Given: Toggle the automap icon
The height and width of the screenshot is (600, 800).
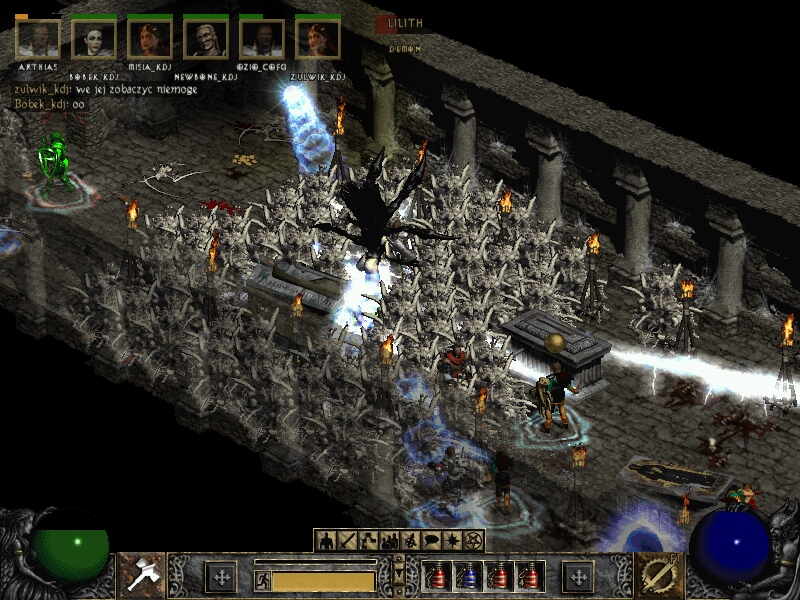Looking at the screenshot, I should tap(410, 541).
